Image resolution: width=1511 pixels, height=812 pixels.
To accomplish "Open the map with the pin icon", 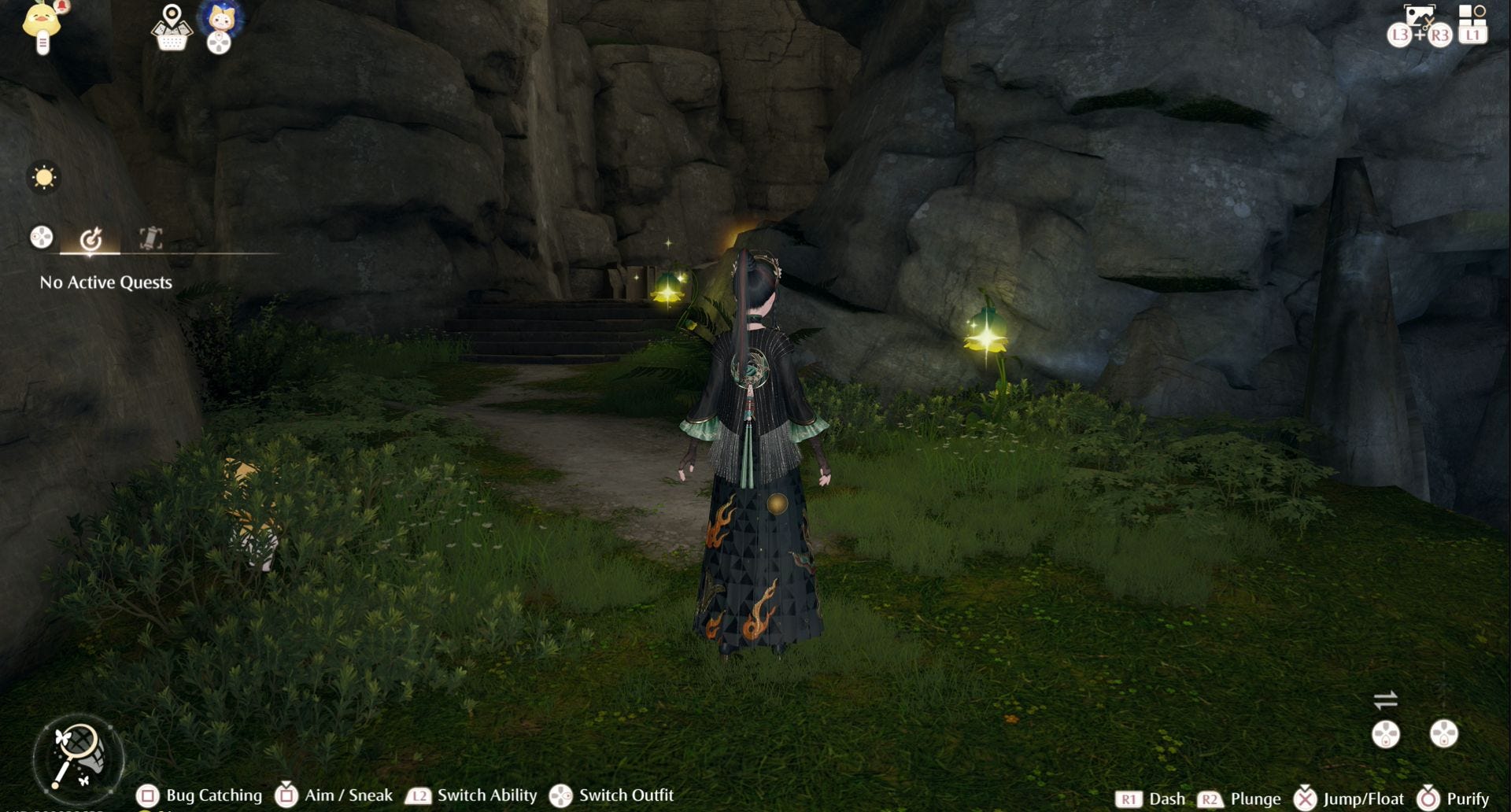I will pyautogui.click(x=172, y=28).
